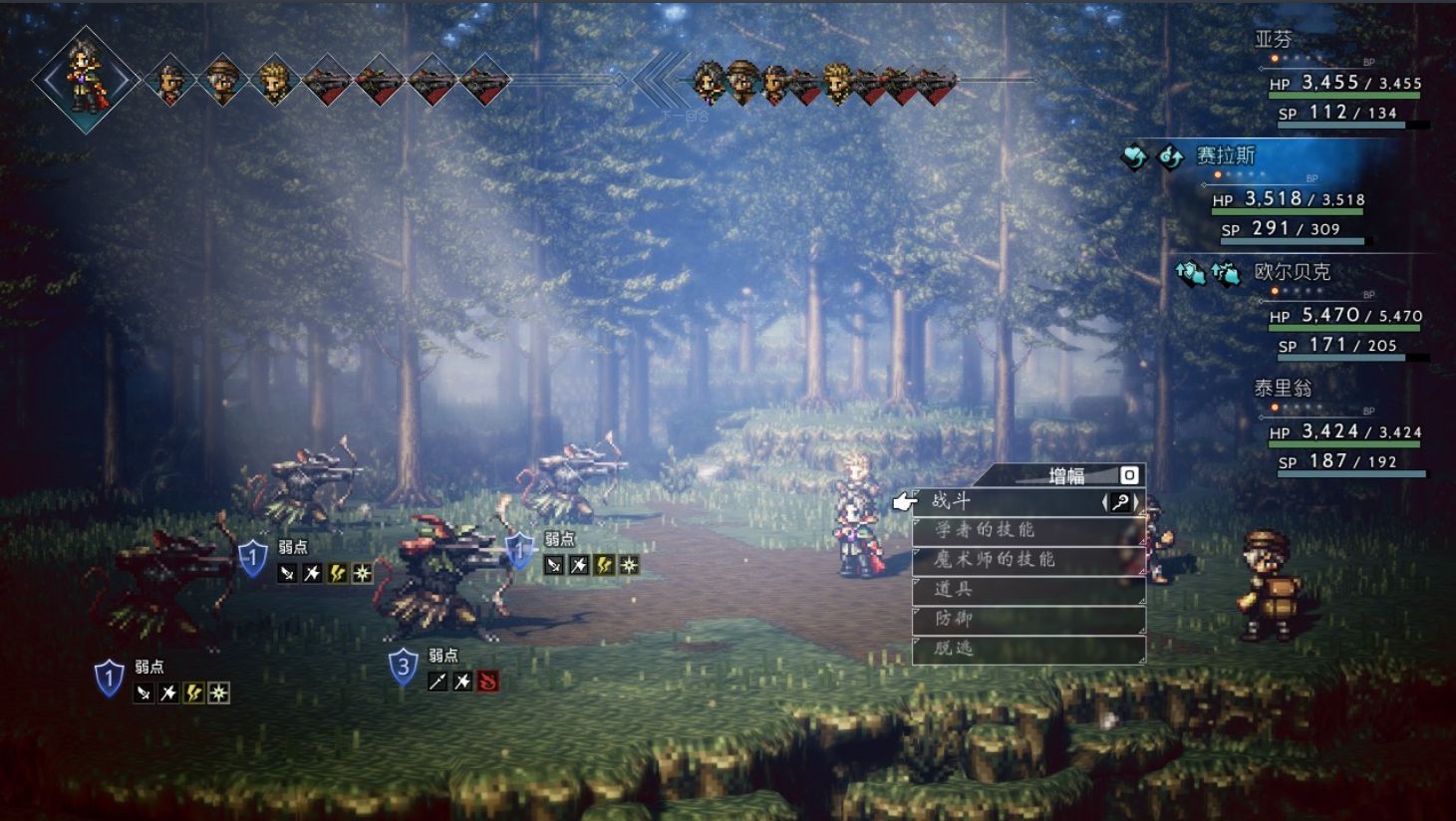Choose the 防御 defend command
Screen dimensions: 1456x821
click(1026, 620)
